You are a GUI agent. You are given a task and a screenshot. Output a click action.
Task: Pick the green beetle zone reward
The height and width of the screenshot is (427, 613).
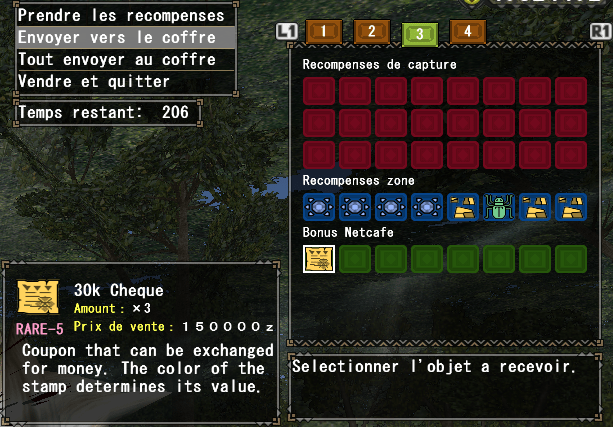point(498,207)
